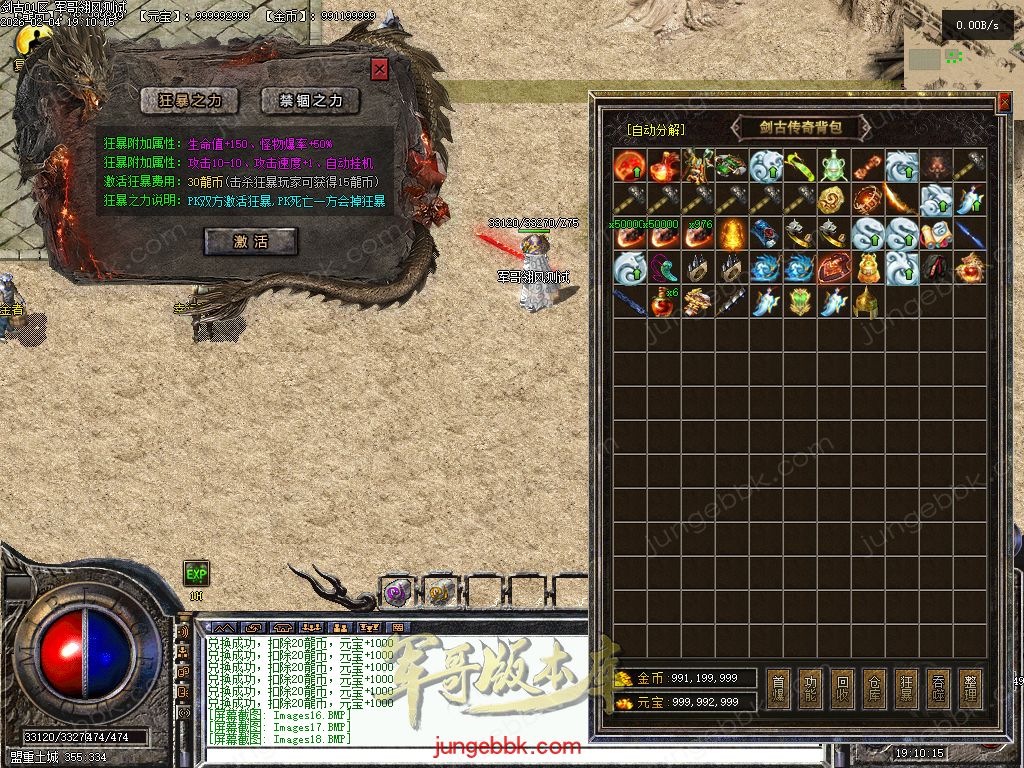
Task: Click the 回收 recycle button
Action: [x=843, y=689]
